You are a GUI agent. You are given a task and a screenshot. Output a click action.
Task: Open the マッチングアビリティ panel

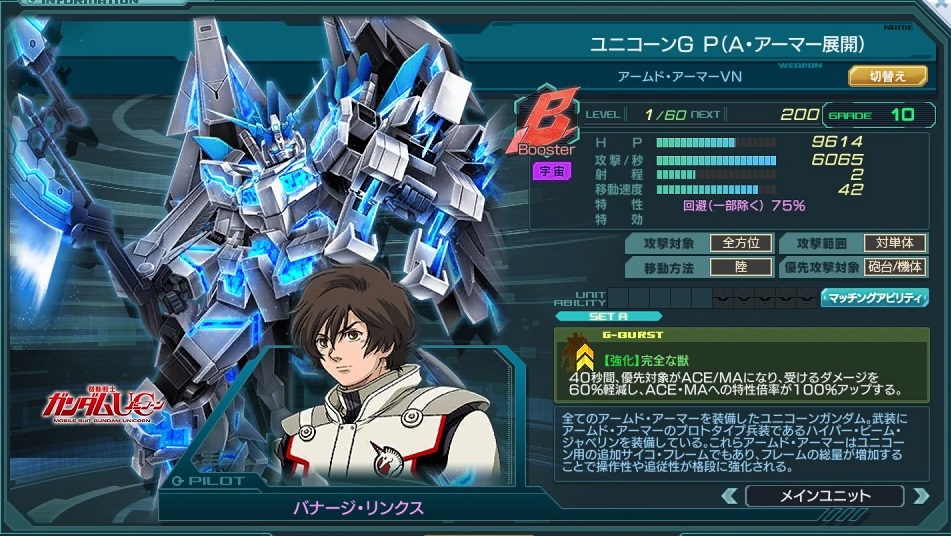pos(874,298)
